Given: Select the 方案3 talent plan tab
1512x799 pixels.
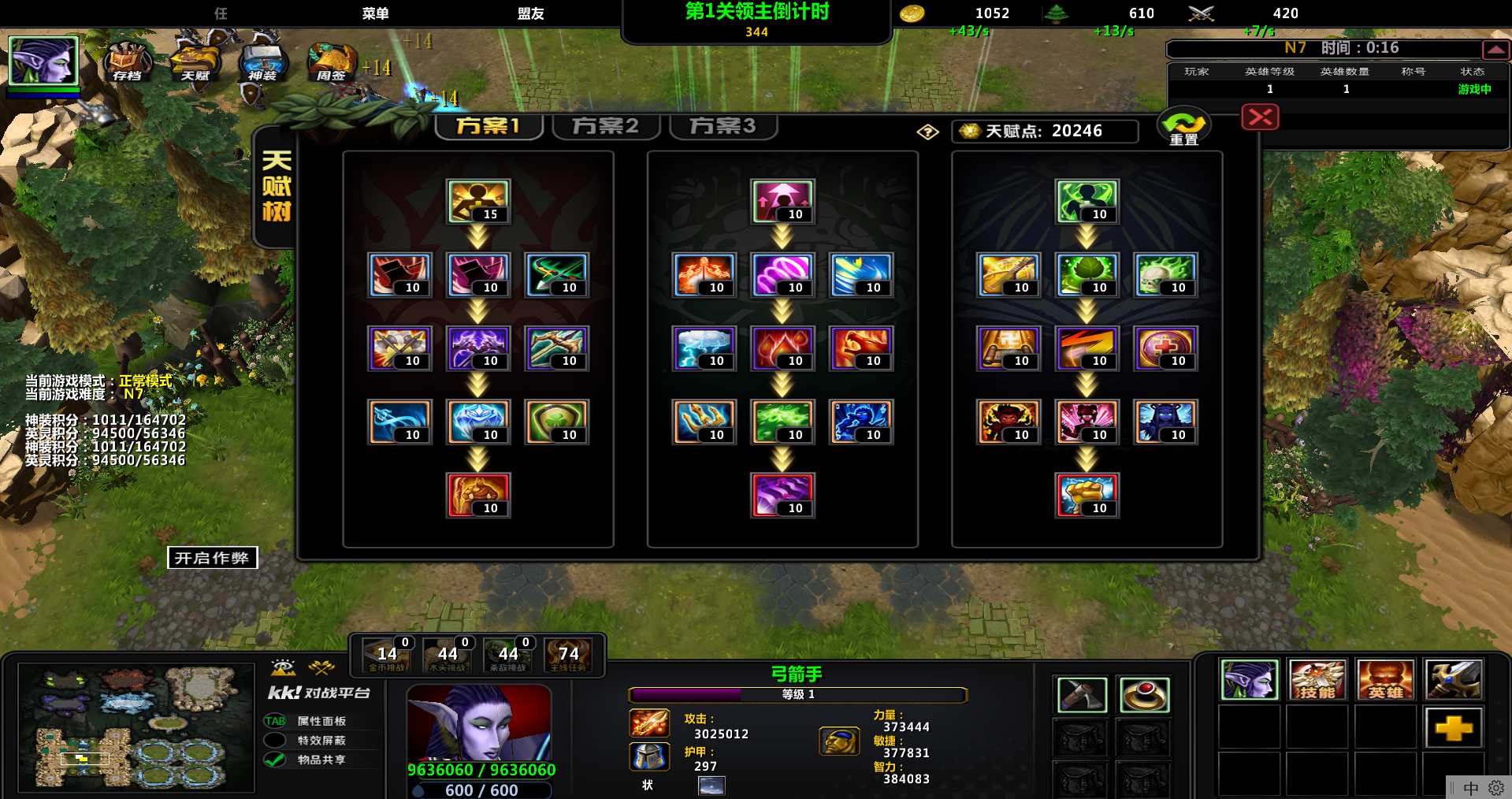Looking at the screenshot, I should 723,126.
